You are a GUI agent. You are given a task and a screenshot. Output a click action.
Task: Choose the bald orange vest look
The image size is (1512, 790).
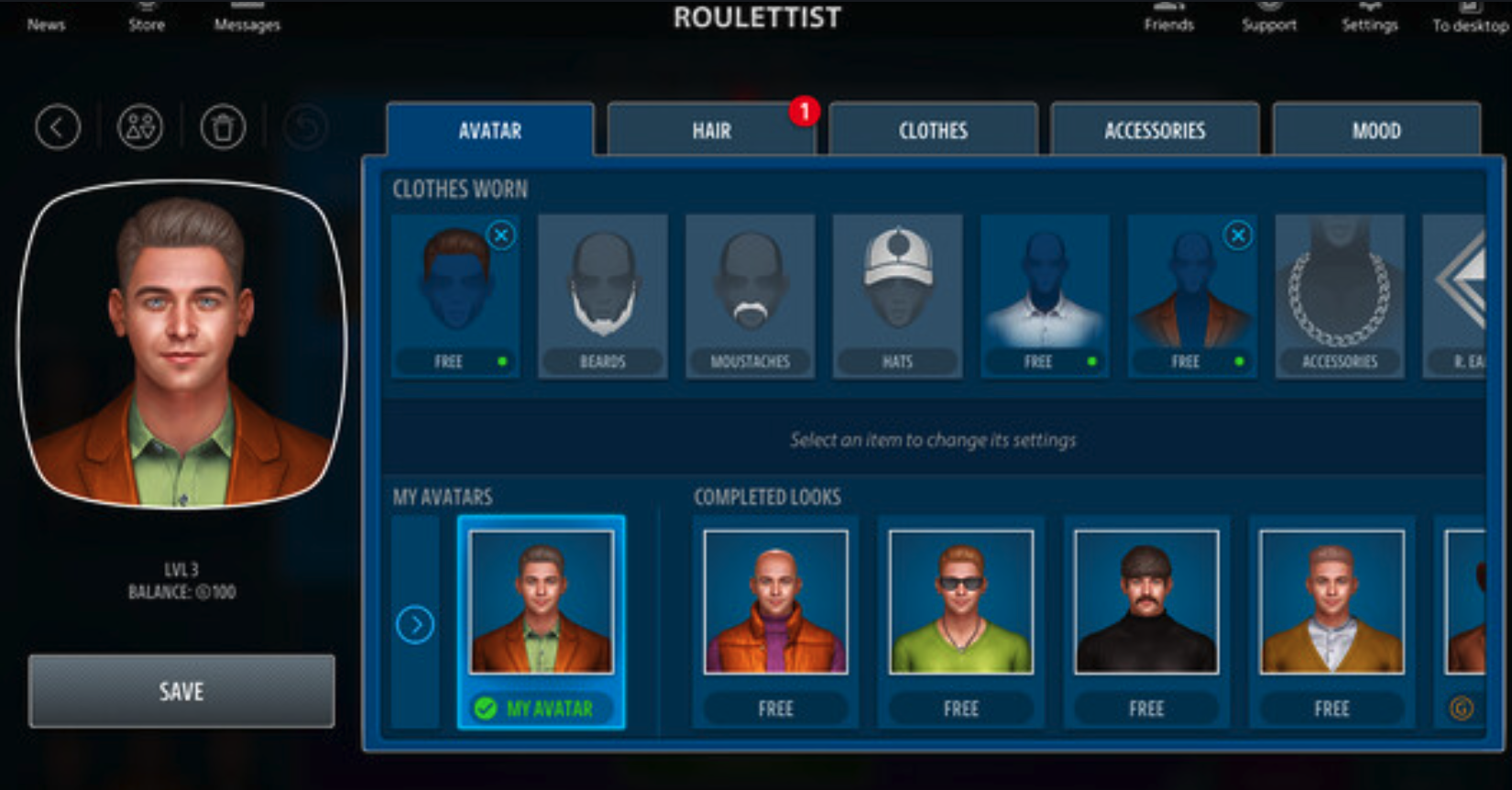[775, 602]
